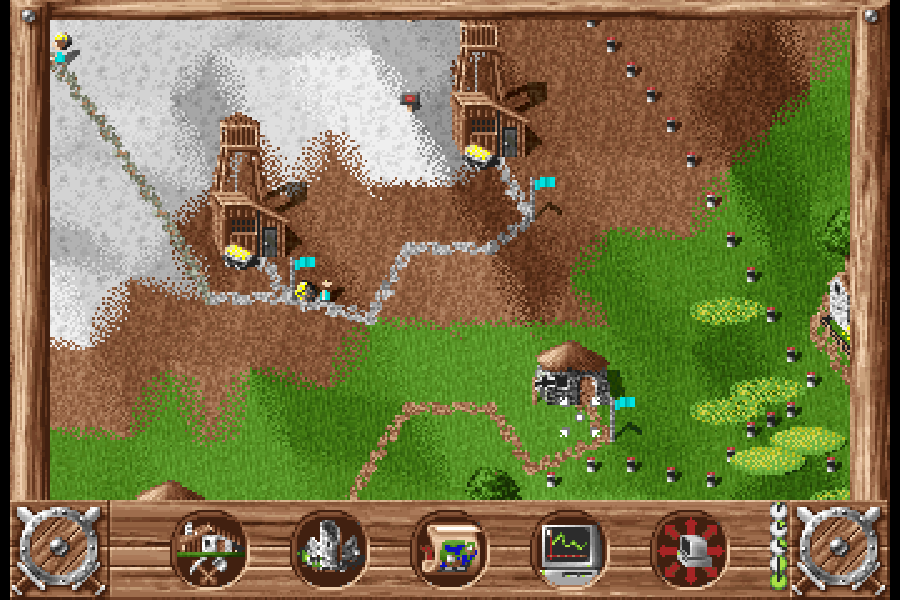900x600 pixels.
Task: Open the building construction menu
Action: [x=210, y=549]
